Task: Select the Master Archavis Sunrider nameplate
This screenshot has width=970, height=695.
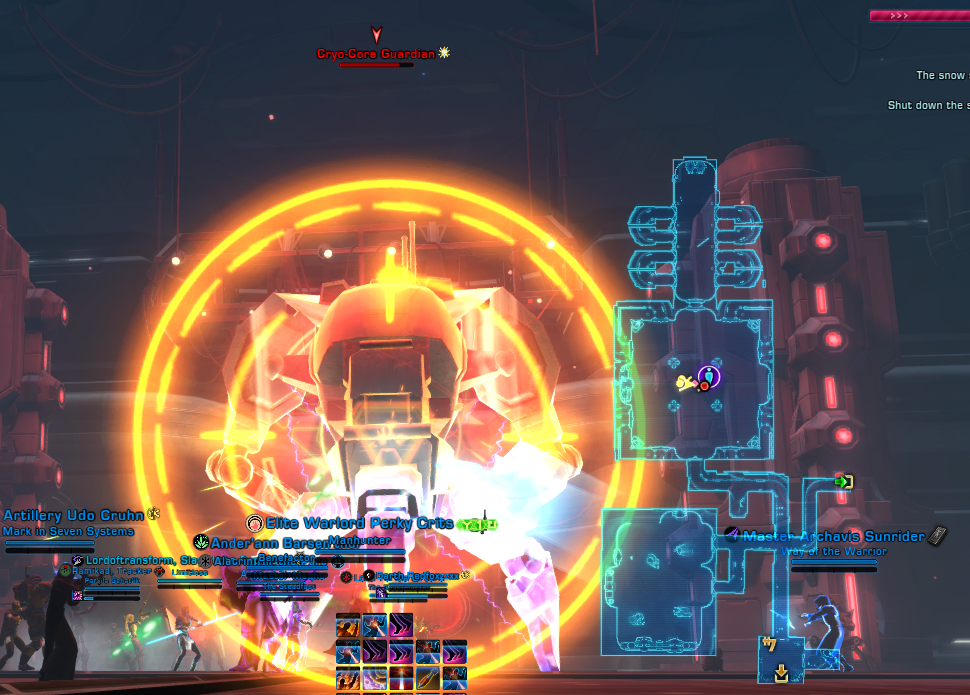Action: pyautogui.click(x=833, y=537)
